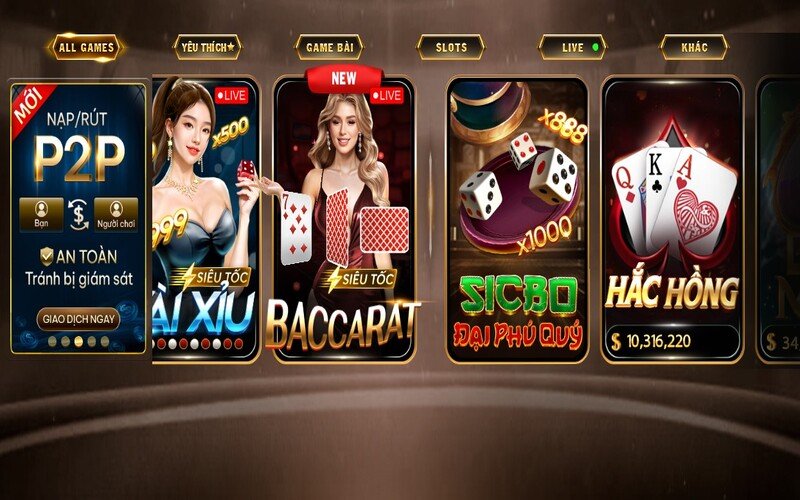800x500 pixels.
Task: Open the Hắc Hồng card game
Action: 671,220
